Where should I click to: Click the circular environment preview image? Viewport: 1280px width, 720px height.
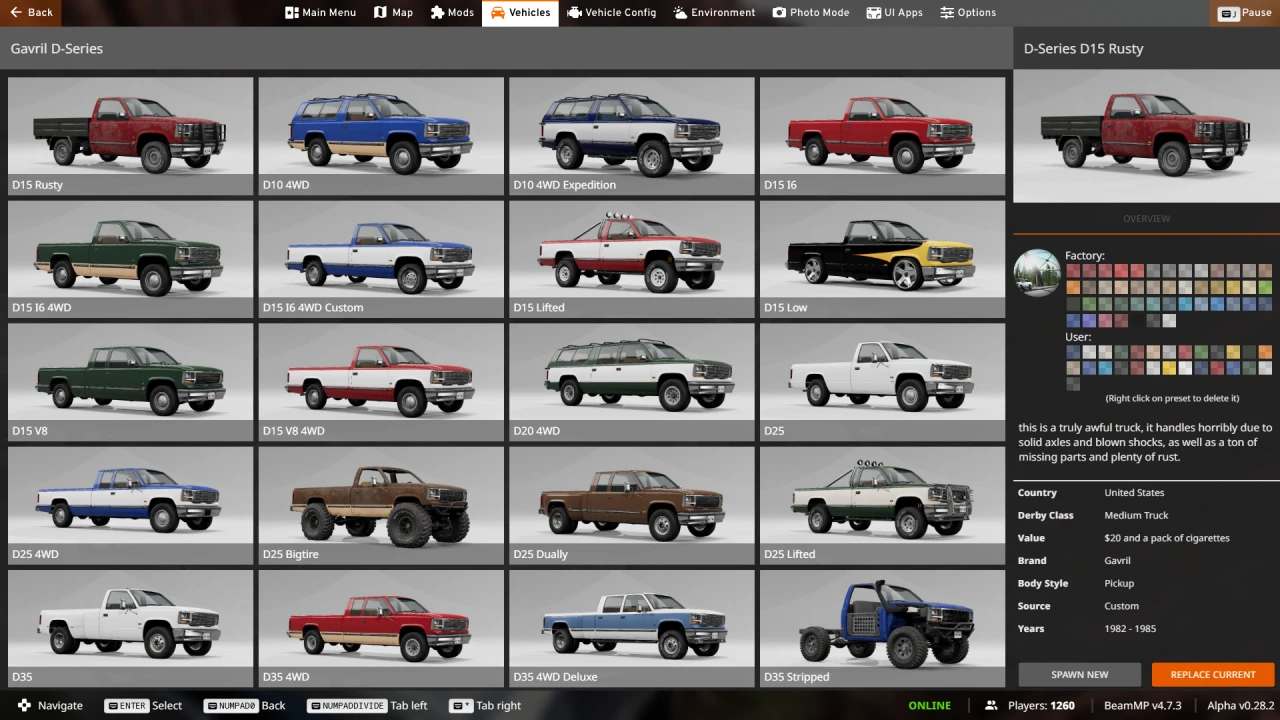[1037, 273]
